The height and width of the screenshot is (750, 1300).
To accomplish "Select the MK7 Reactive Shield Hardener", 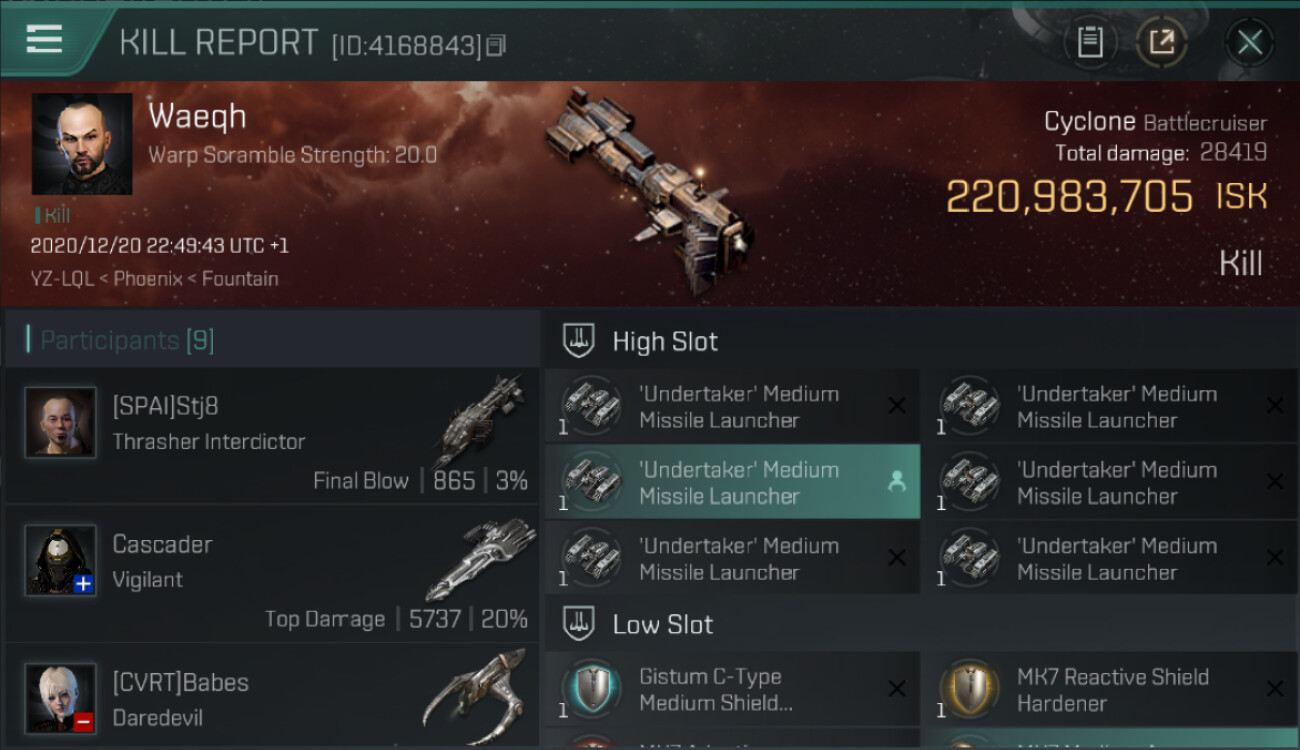I will point(1109,689).
